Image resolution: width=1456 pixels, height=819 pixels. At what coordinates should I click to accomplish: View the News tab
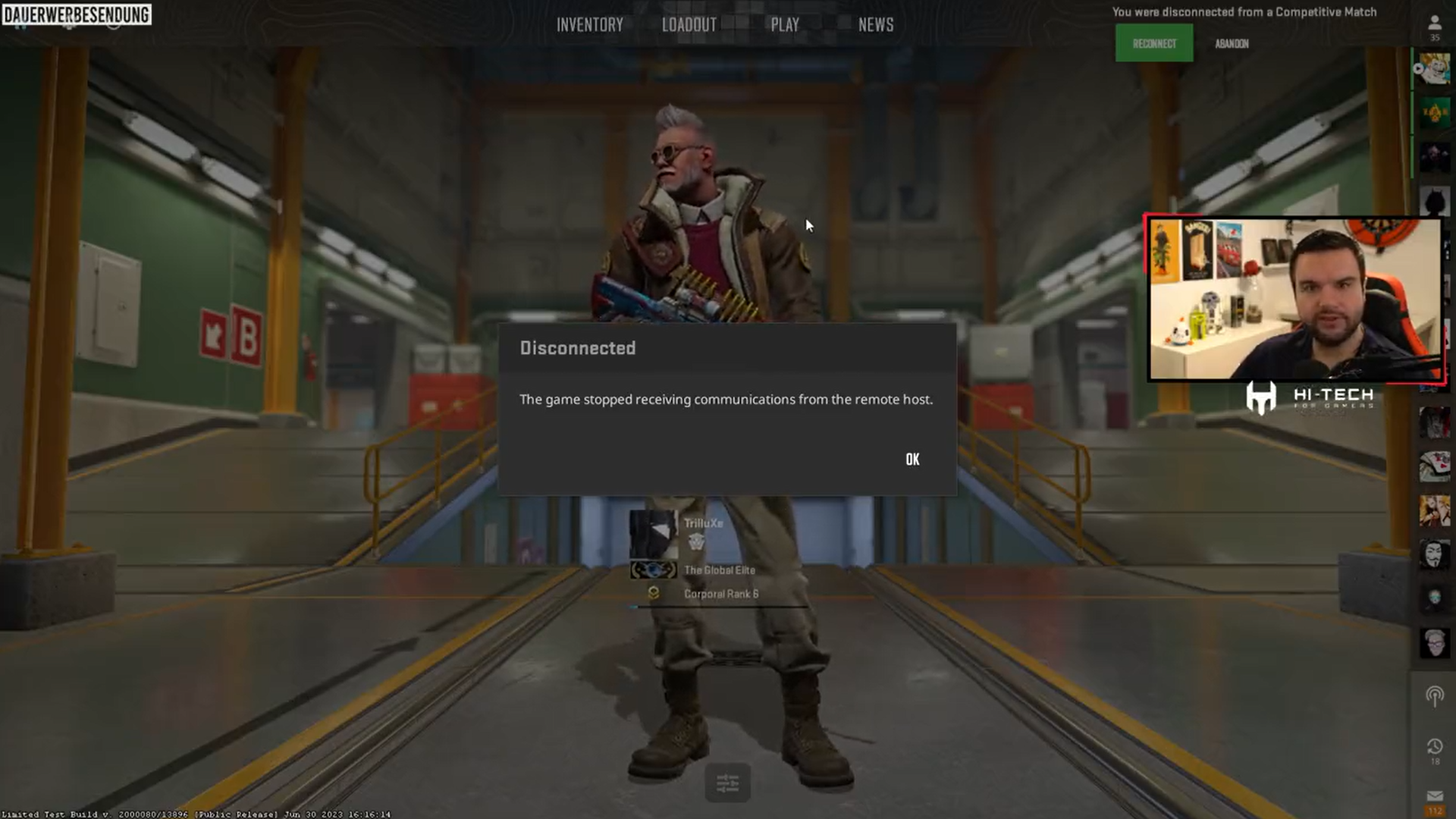click(x=875, y=24)
